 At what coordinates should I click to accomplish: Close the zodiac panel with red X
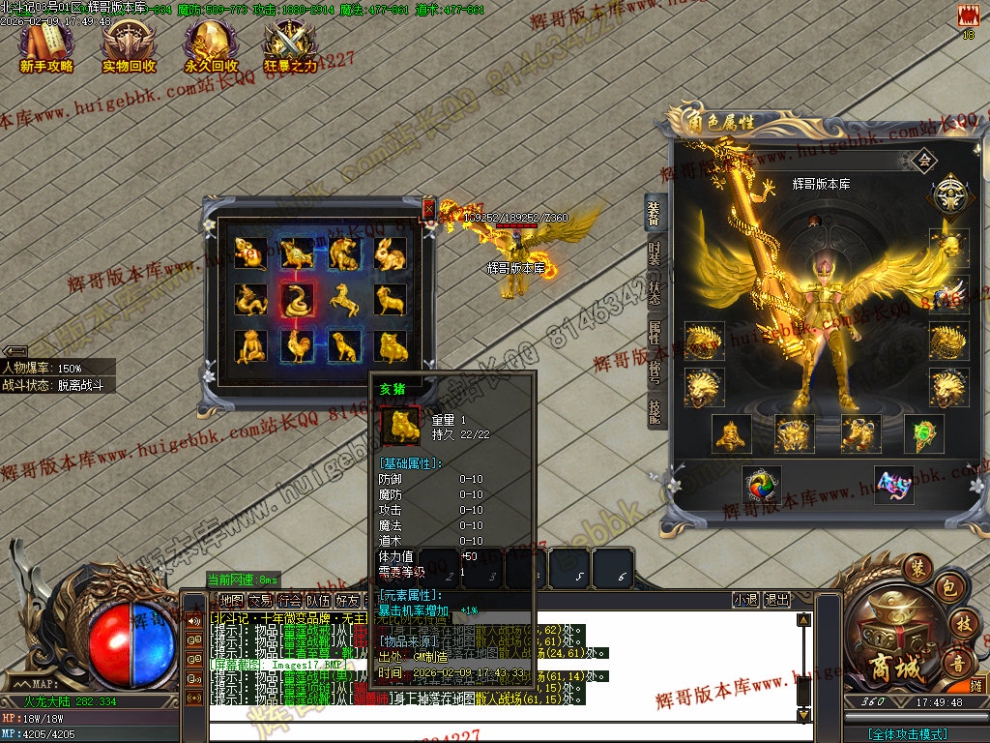coord(429,208)
